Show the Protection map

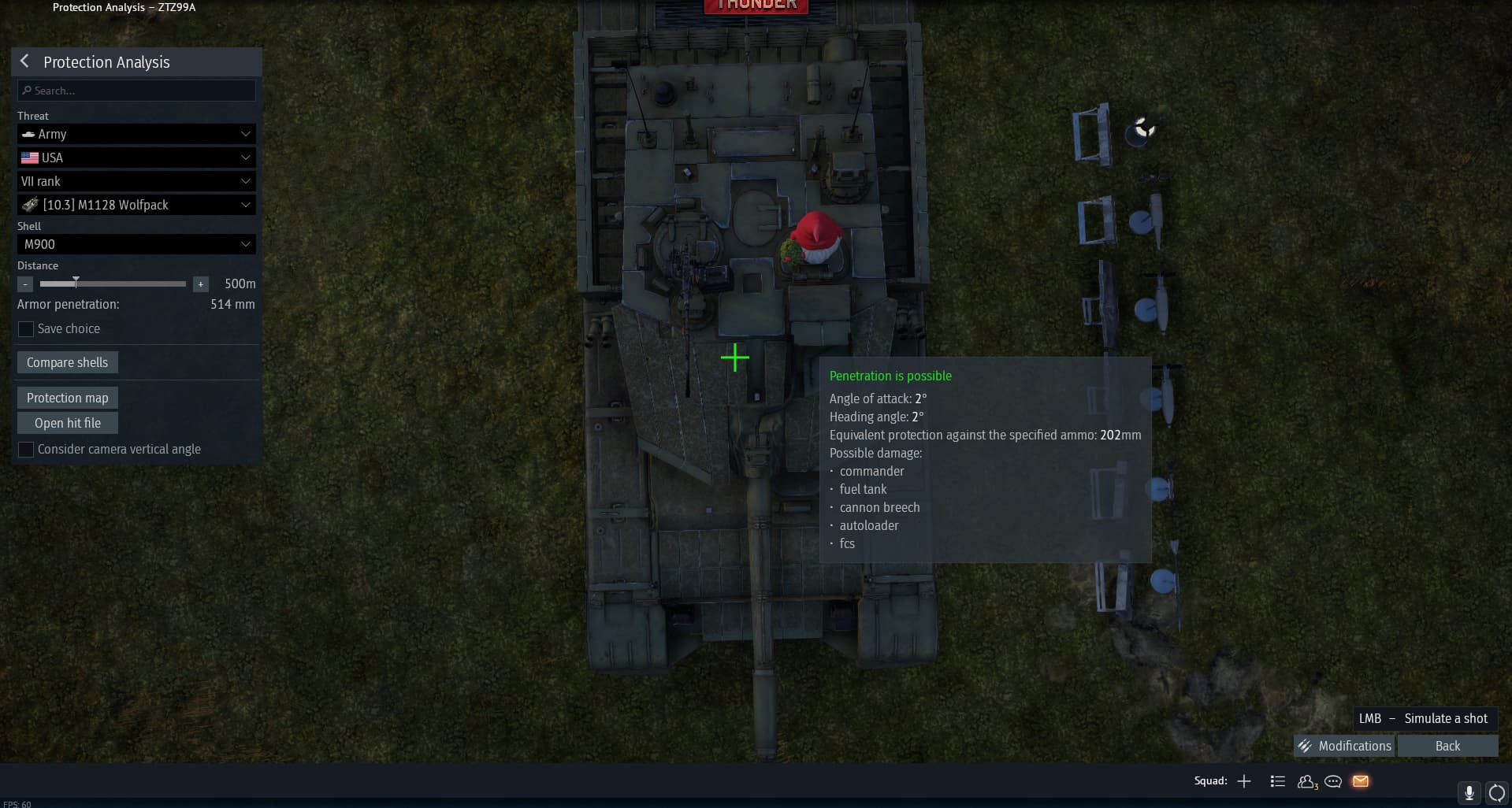tap(67, 398)
